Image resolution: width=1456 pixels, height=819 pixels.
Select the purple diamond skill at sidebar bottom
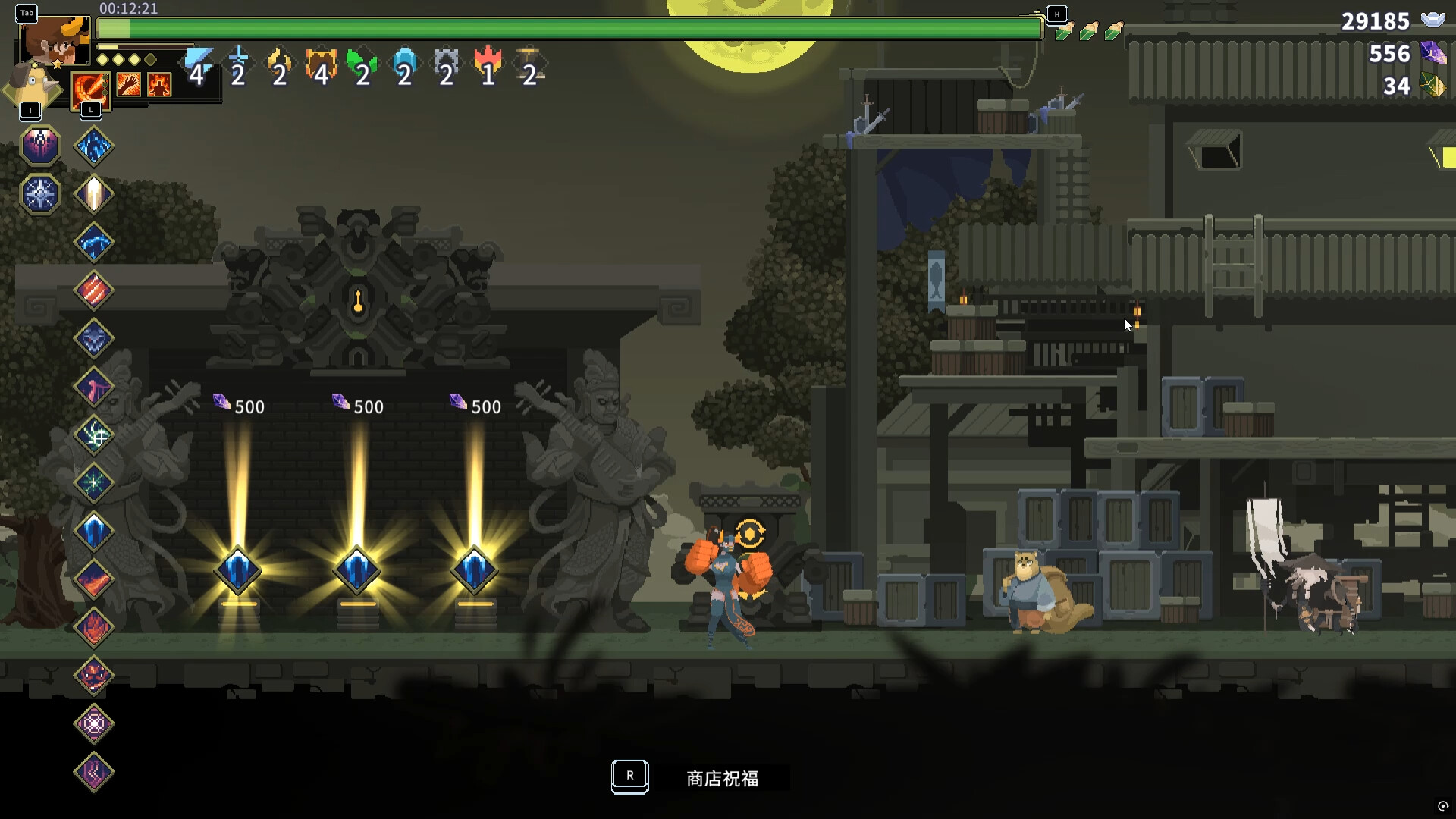(93, 771)
